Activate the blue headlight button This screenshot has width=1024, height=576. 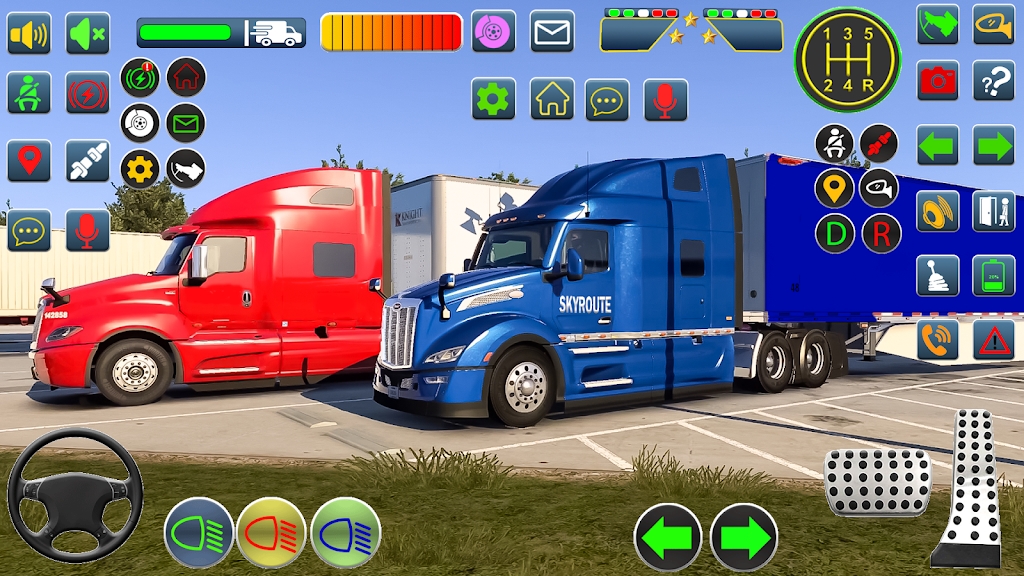pos(346,532)
